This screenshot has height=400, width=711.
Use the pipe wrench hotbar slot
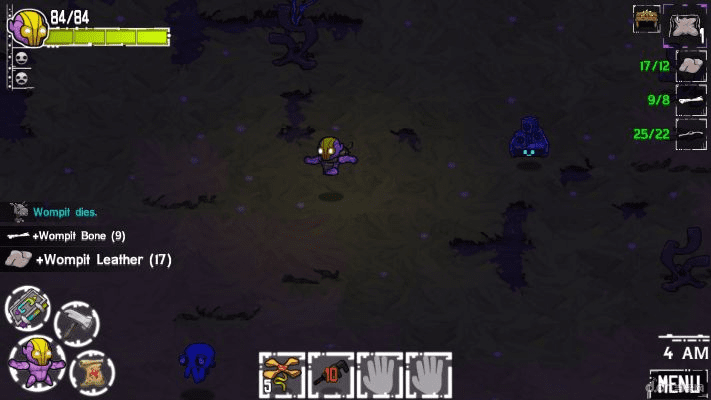coord(330,373)
